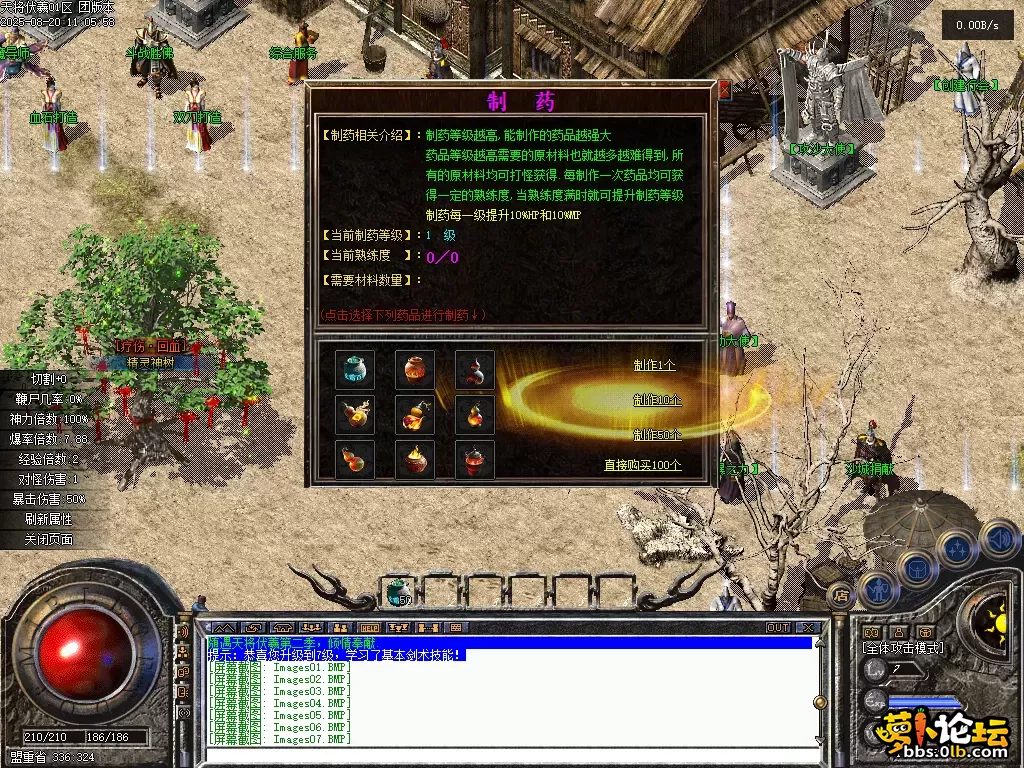Click the OUT button above the chat

[778, 628]
